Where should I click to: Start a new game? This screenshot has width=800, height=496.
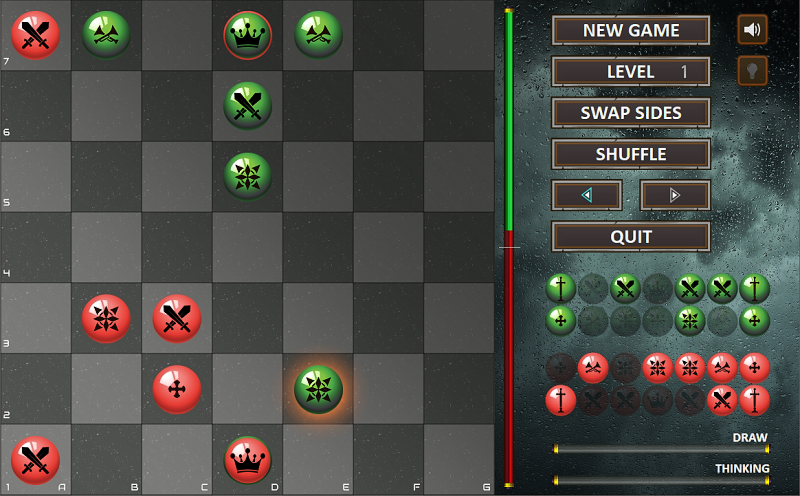pyautogui.click(x=631, y=30)
